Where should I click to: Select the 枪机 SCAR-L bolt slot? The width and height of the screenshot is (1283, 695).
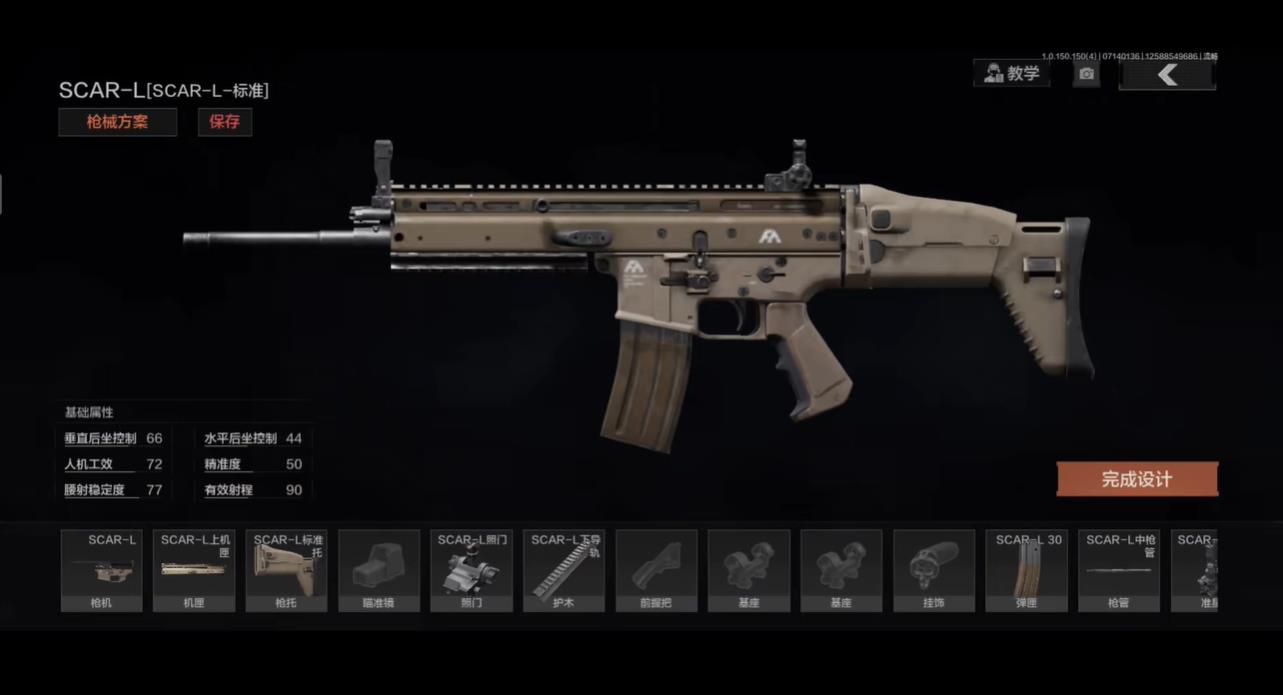tap(101, 570)
